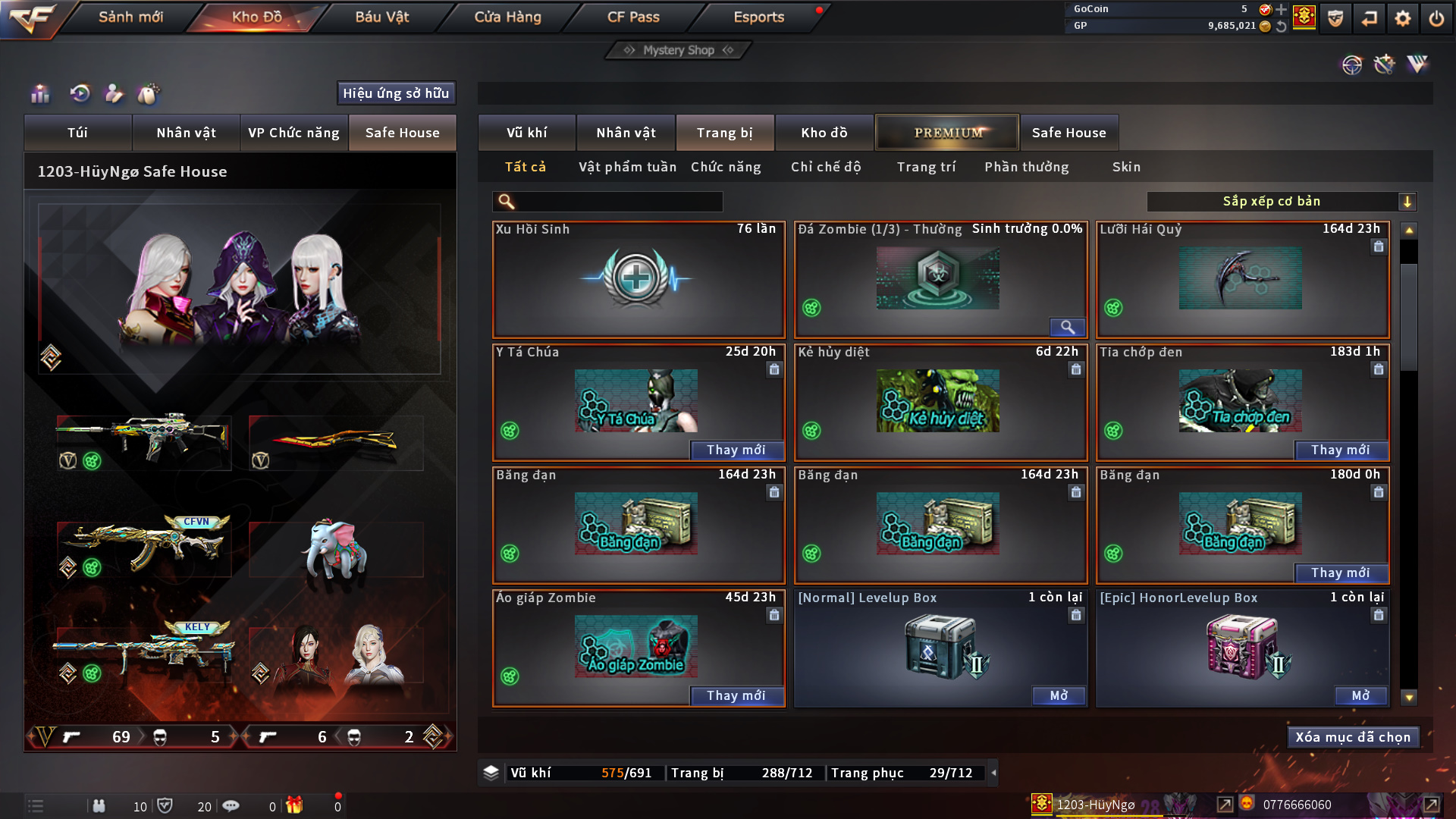The height and width of the screenshot is (819, 1456).
Task: Open the gear settings icon
Action: click(x=1403, y=18)
